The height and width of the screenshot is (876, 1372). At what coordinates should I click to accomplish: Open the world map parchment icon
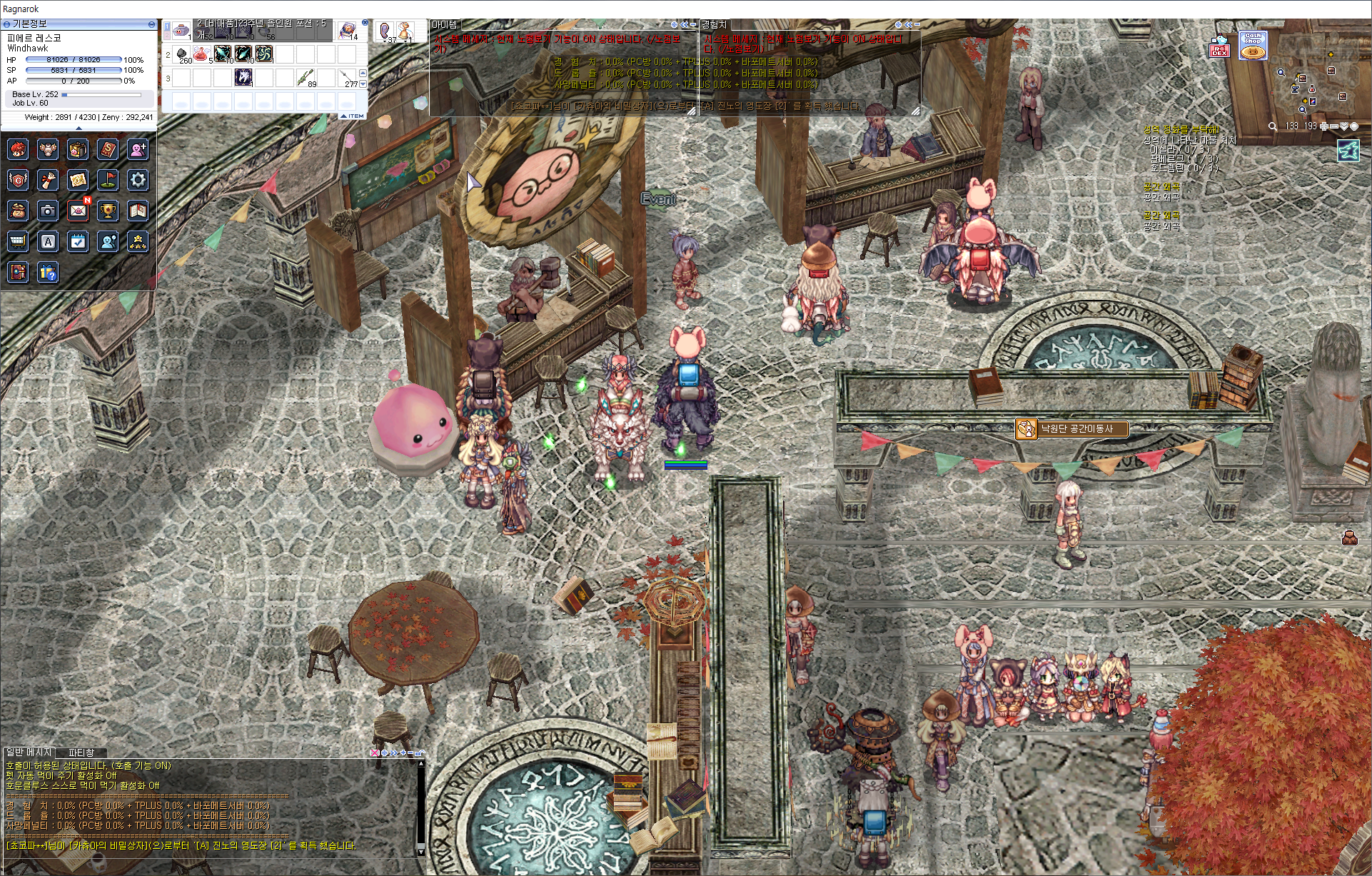point(79,179)
